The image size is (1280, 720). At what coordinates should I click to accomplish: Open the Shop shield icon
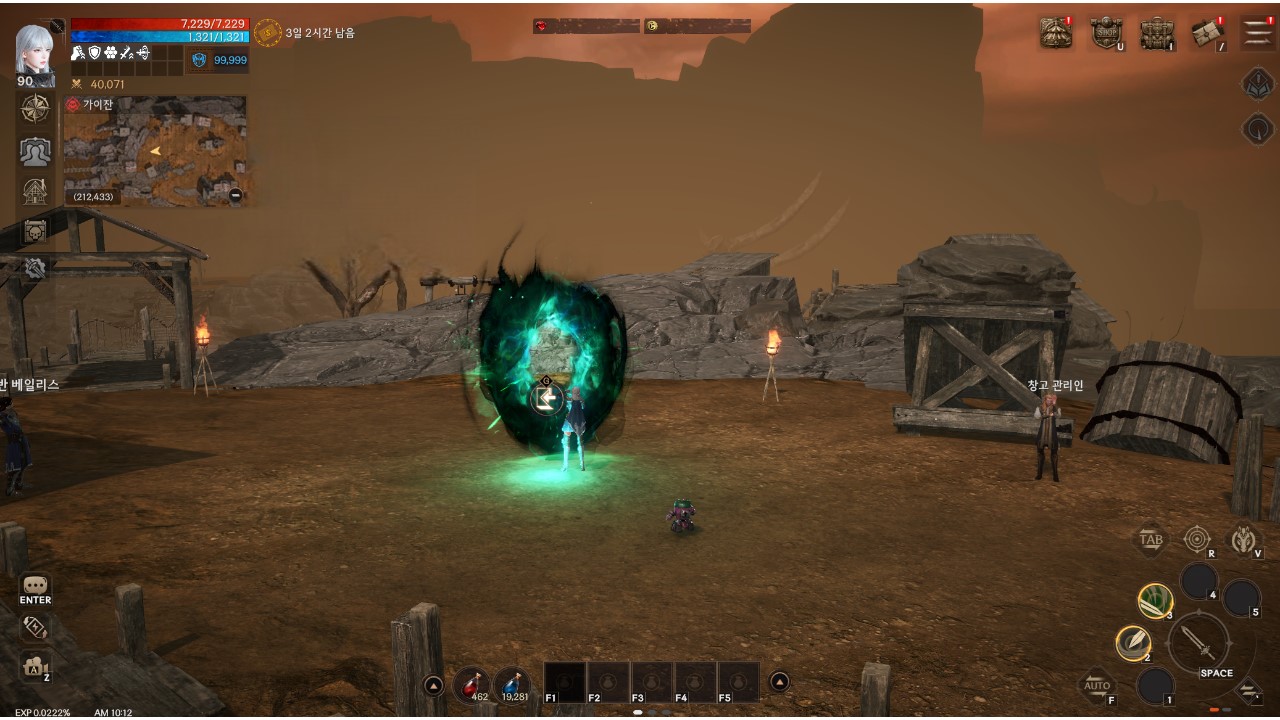1106,33
